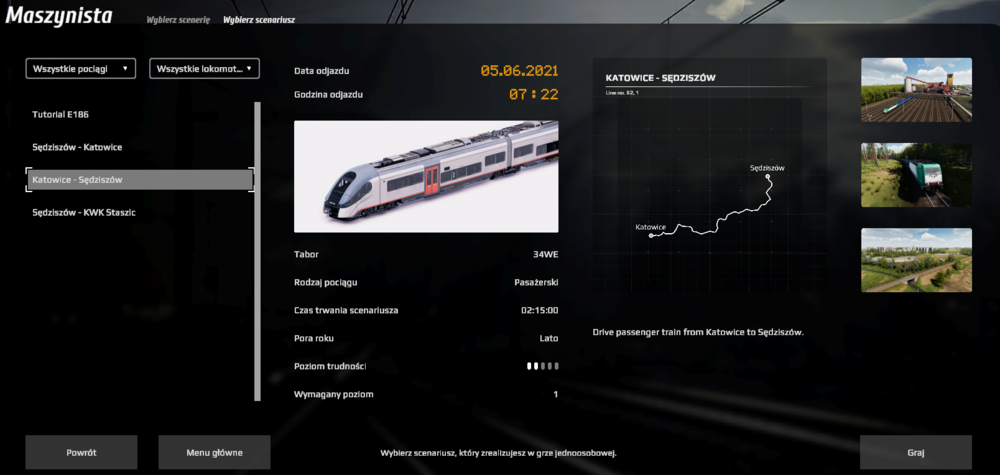This screenshot has width=1000, height=475.
Task: View the coal loading facility thumbnail
Action: tap(916, 90)
